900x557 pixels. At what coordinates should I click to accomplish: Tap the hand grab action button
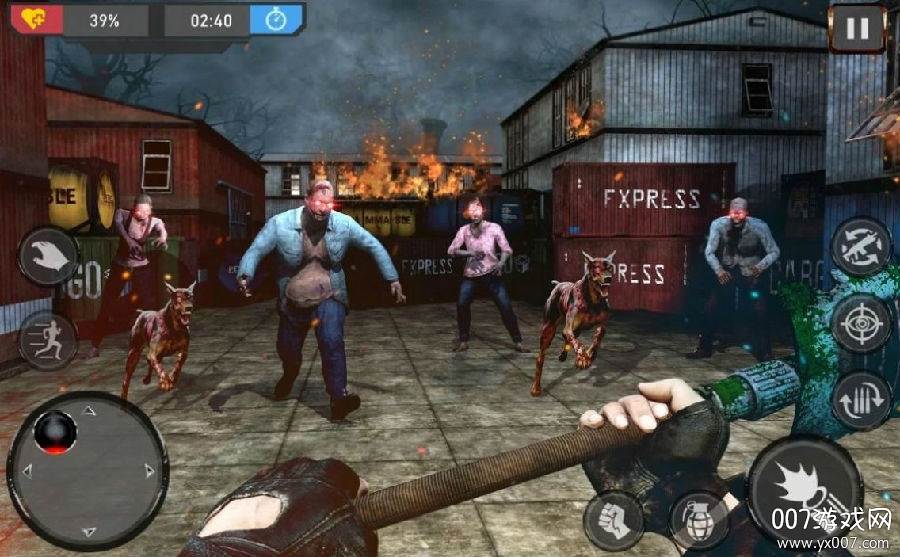tap(47, 256)
